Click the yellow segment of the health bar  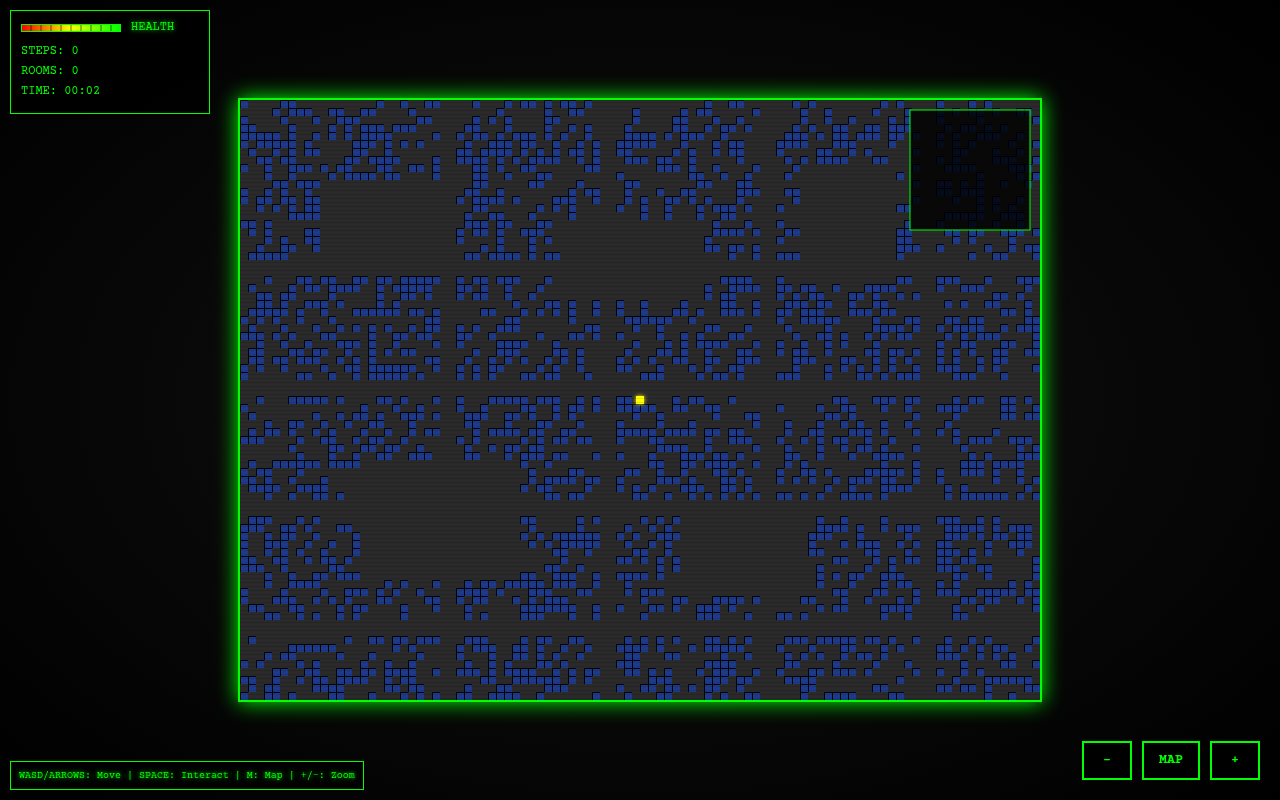point(70,27)
